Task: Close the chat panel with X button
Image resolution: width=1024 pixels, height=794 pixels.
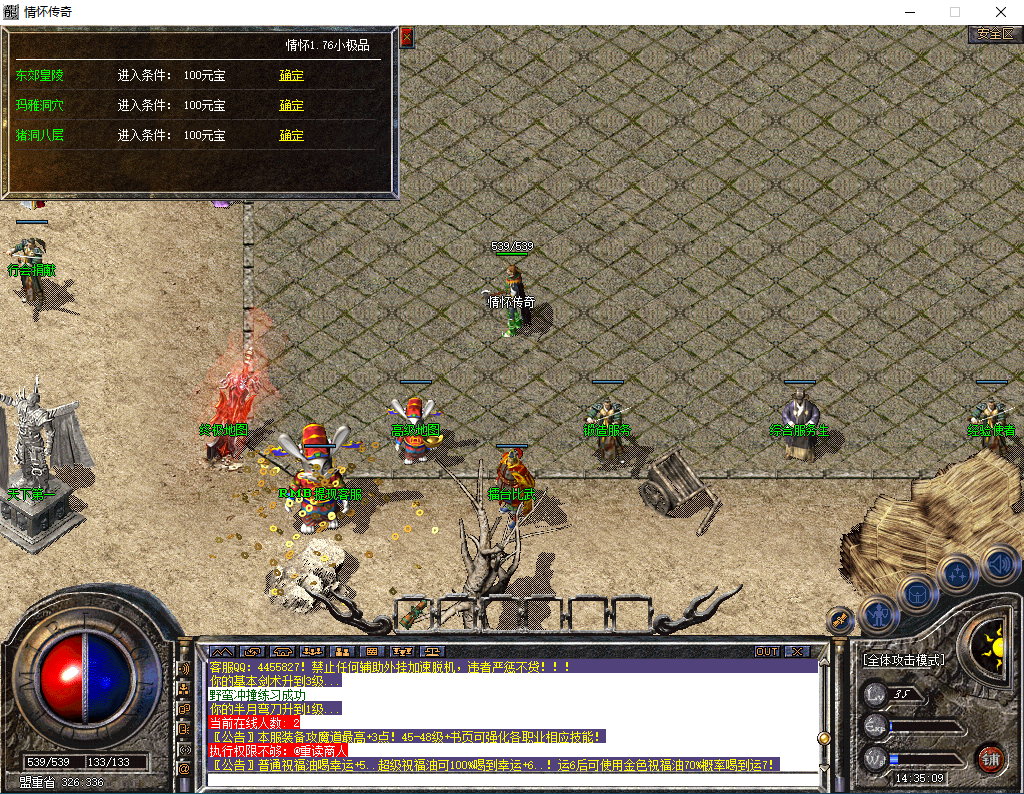Action: tap(796, 651)
